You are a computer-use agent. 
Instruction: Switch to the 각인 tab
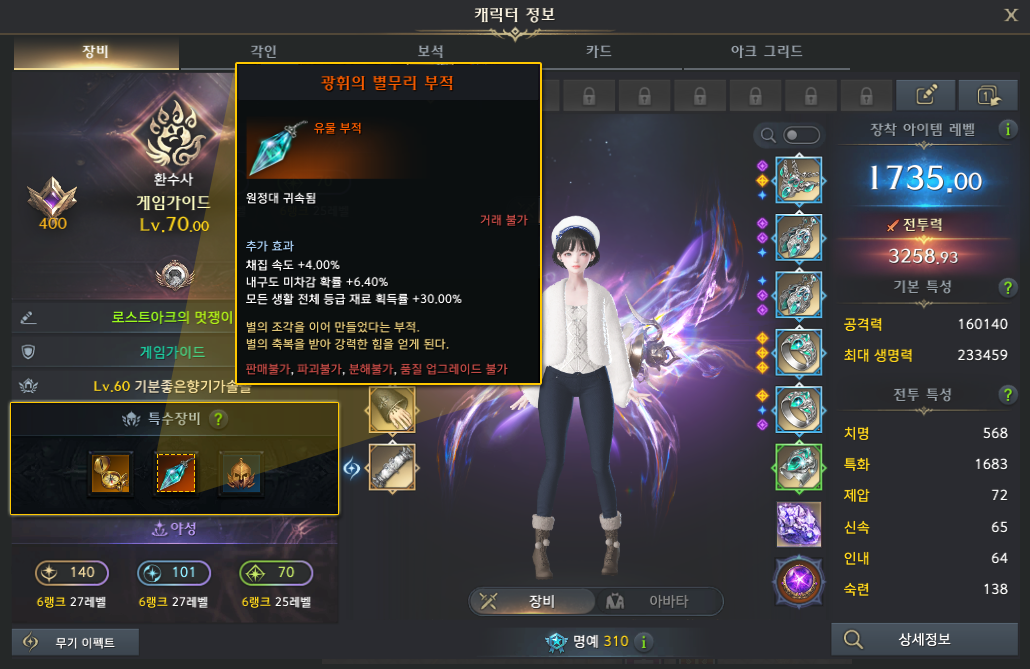pyautogui.click(x=264, y=51)
